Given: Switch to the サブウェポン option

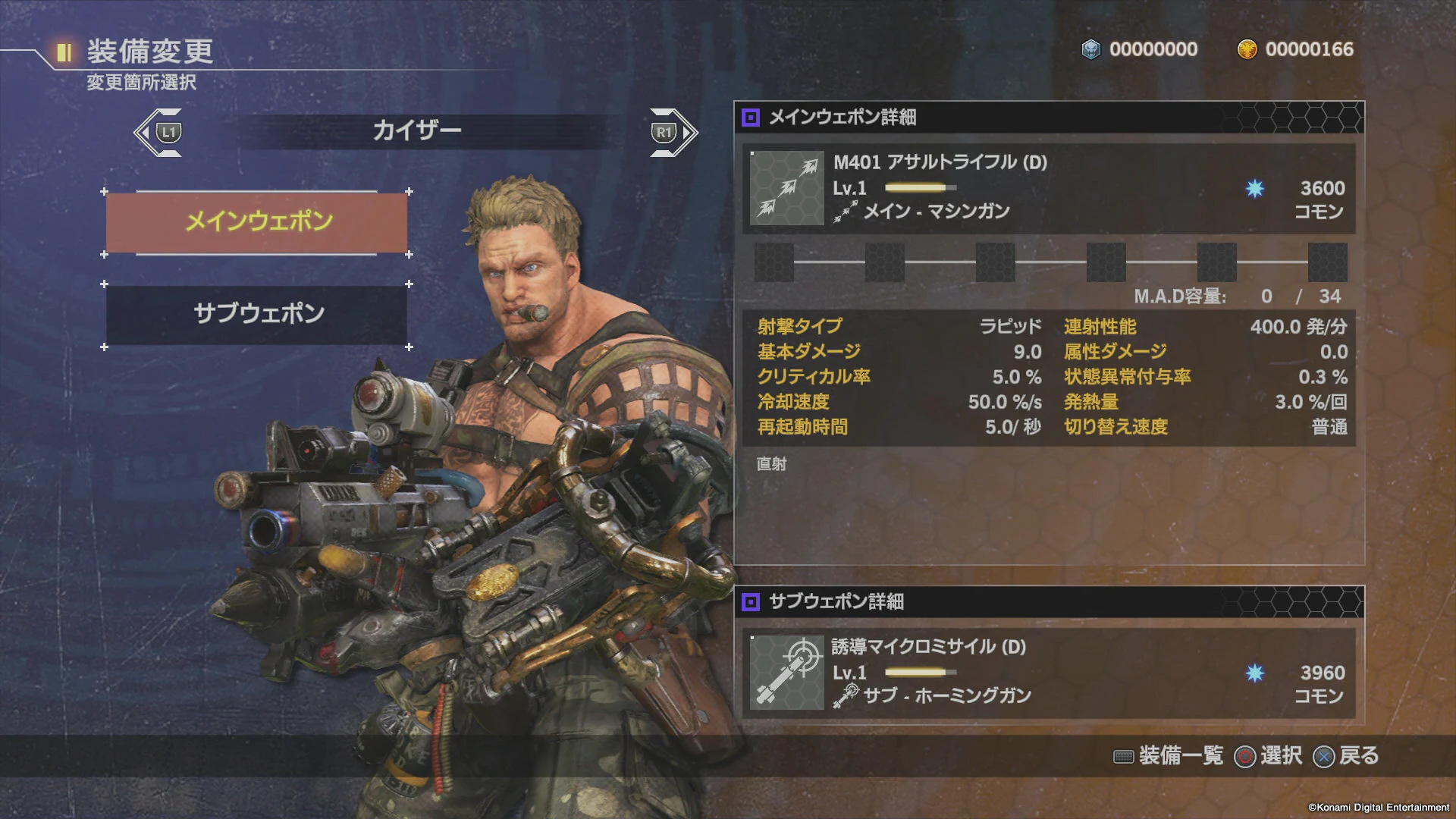Looking at the screenshot, I should pyautogui.click(x=256, y=314).
